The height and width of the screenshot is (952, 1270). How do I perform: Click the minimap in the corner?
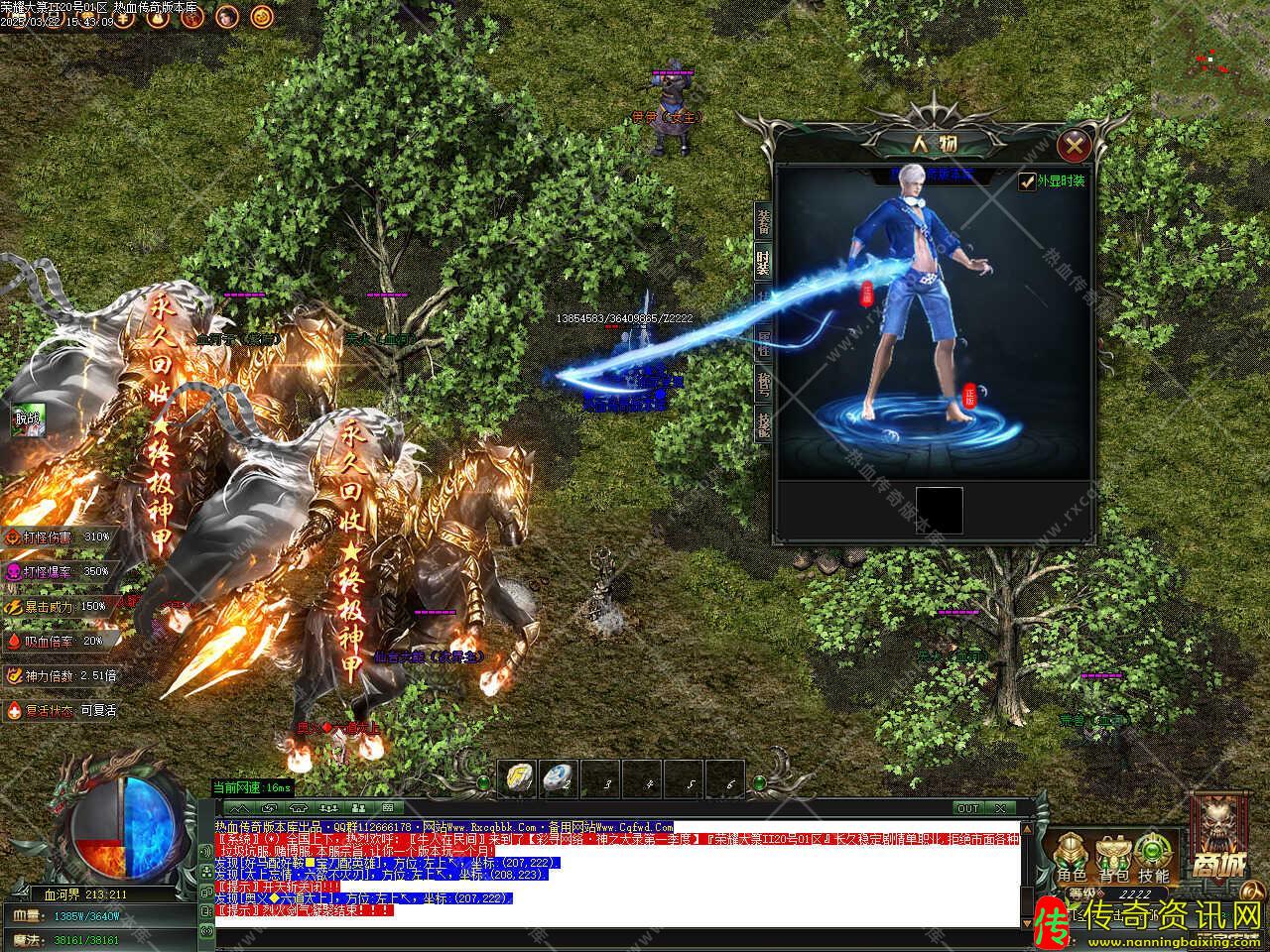coord(1210,55)
